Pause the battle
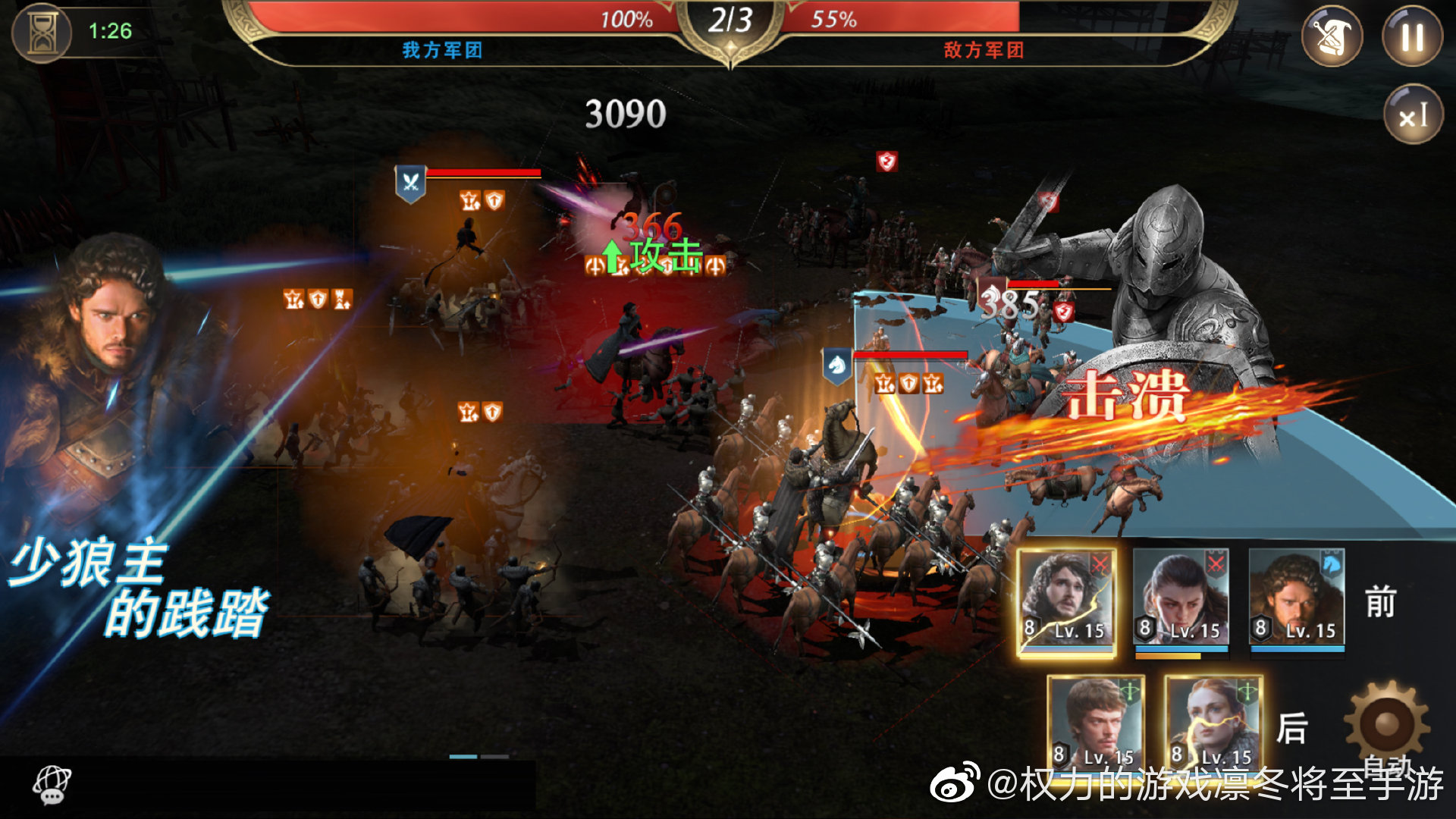 (x=1412, y=36)
